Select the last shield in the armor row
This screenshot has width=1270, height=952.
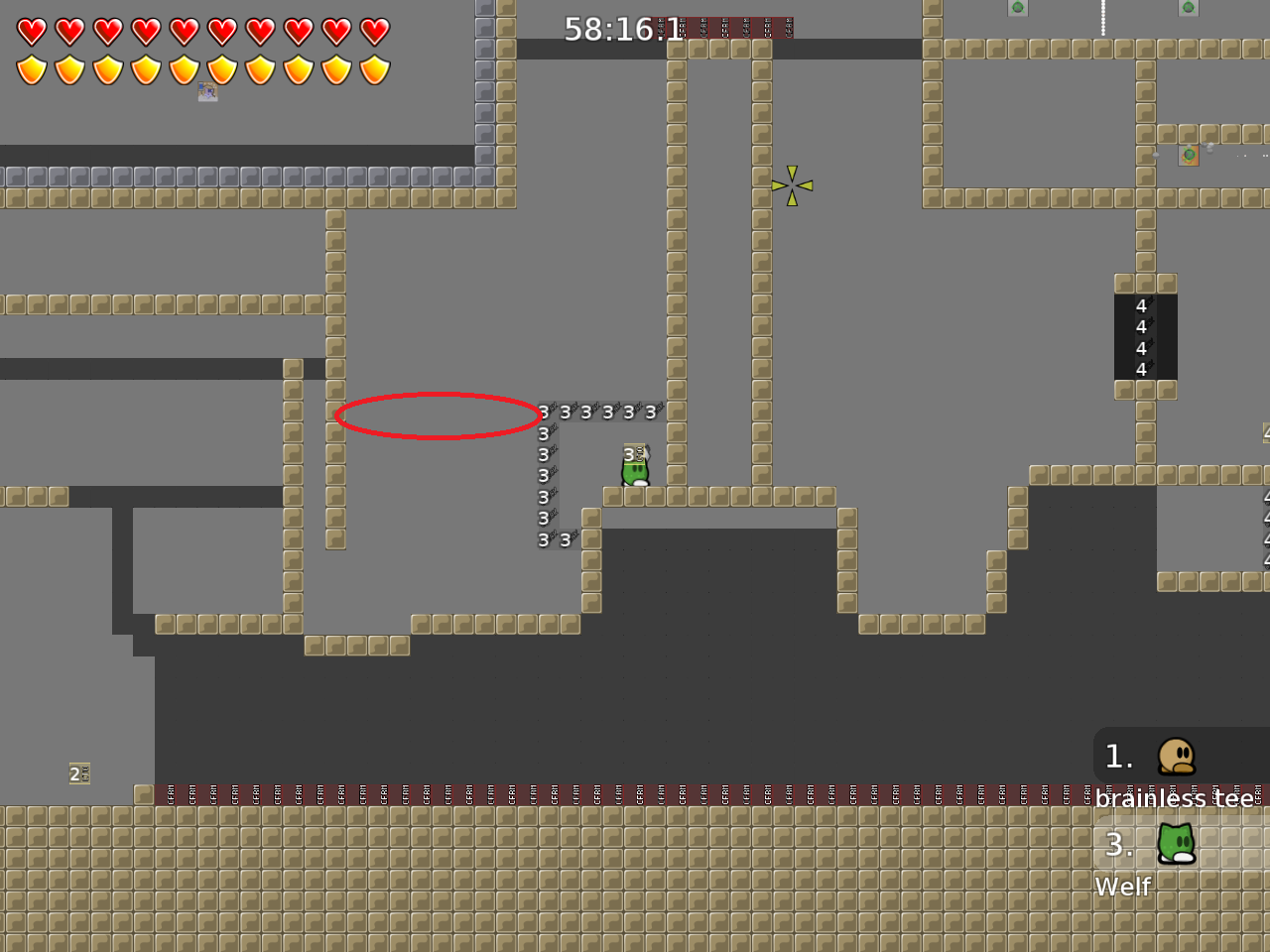[374, 70]
